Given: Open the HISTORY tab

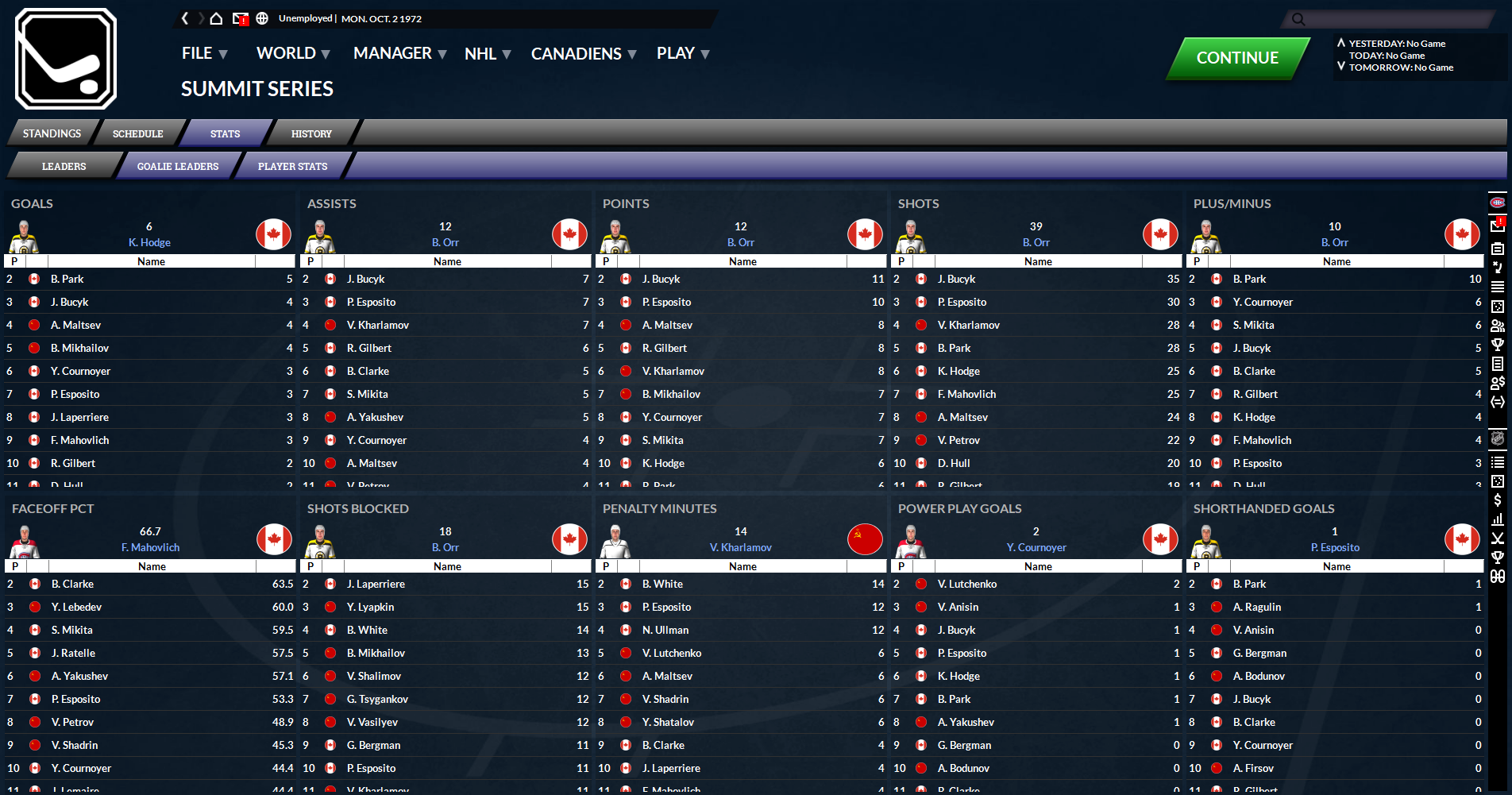Looking at the screenshot, I should 311,133.
